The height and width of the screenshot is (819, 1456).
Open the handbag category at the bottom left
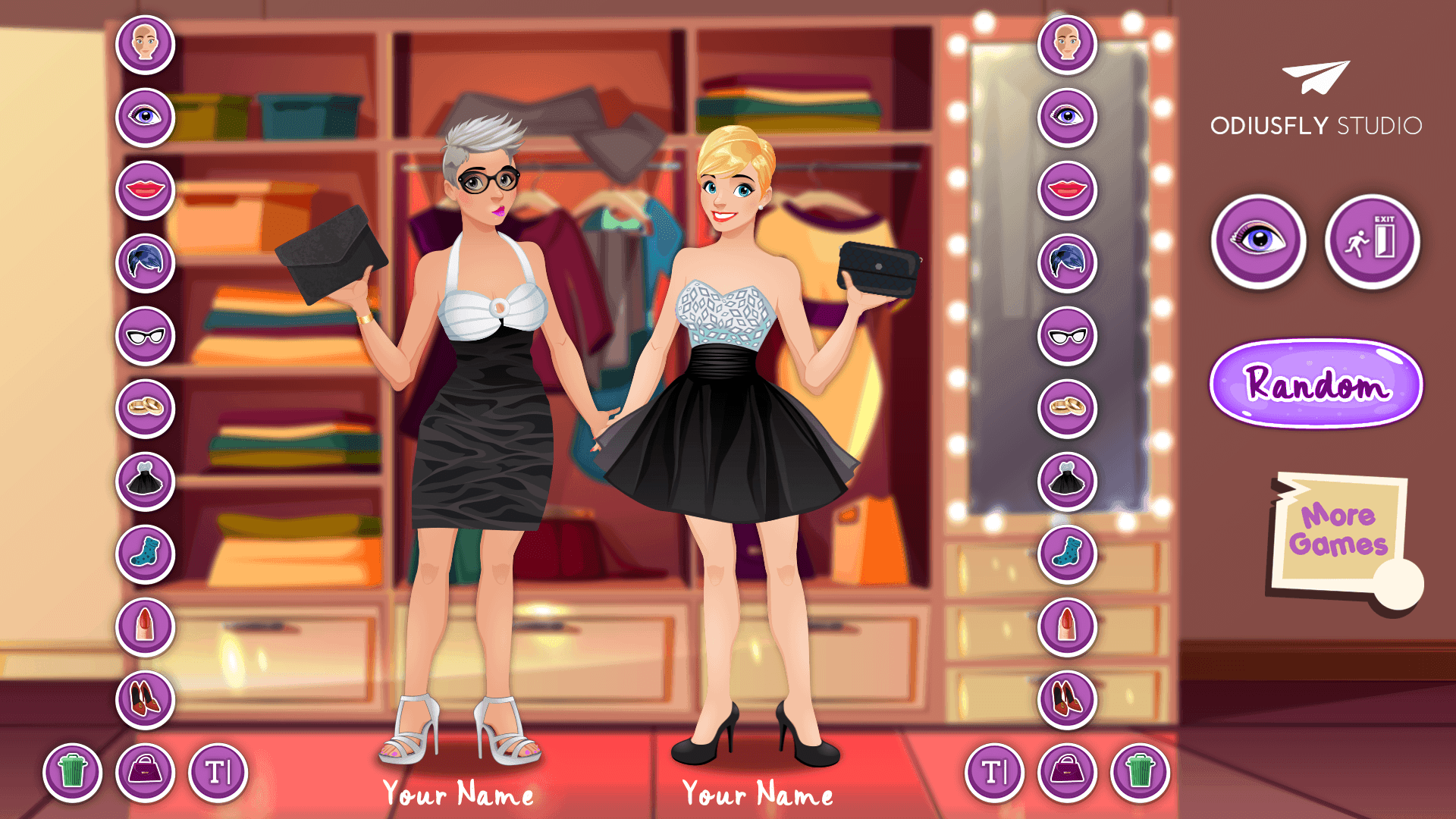pyautogui.click(x=146, y=771)
